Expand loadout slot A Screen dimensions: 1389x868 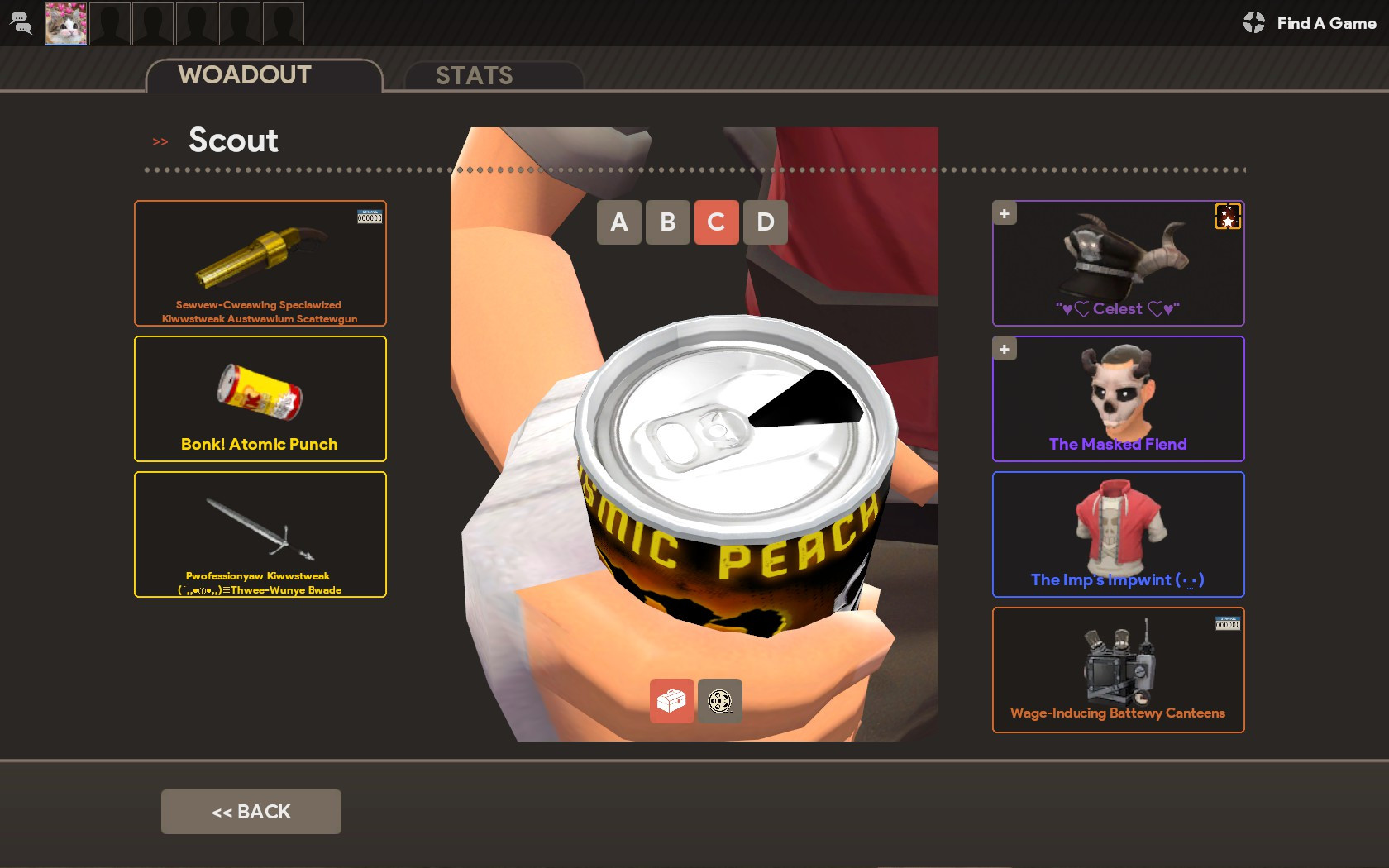tap(619, 222)
